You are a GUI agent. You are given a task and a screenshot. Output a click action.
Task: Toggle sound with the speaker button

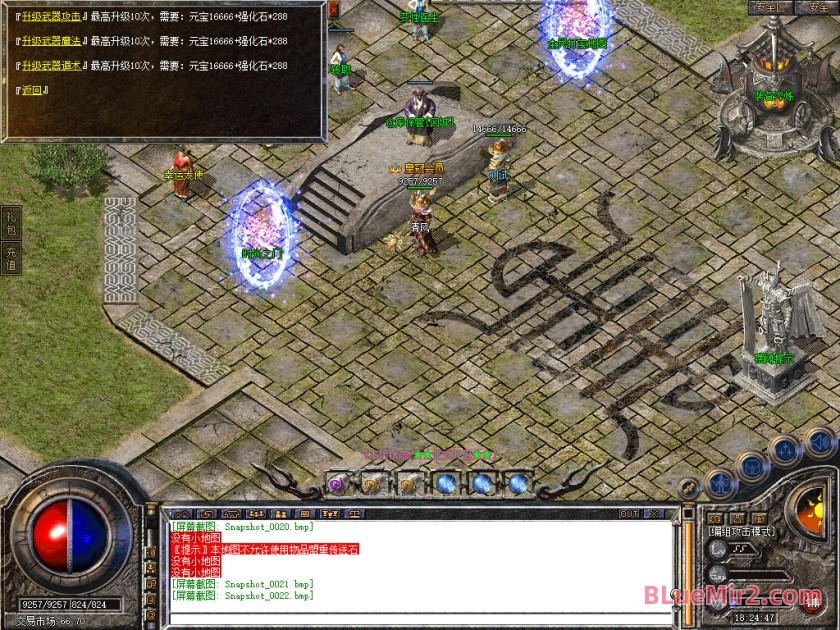coord(820,440)
